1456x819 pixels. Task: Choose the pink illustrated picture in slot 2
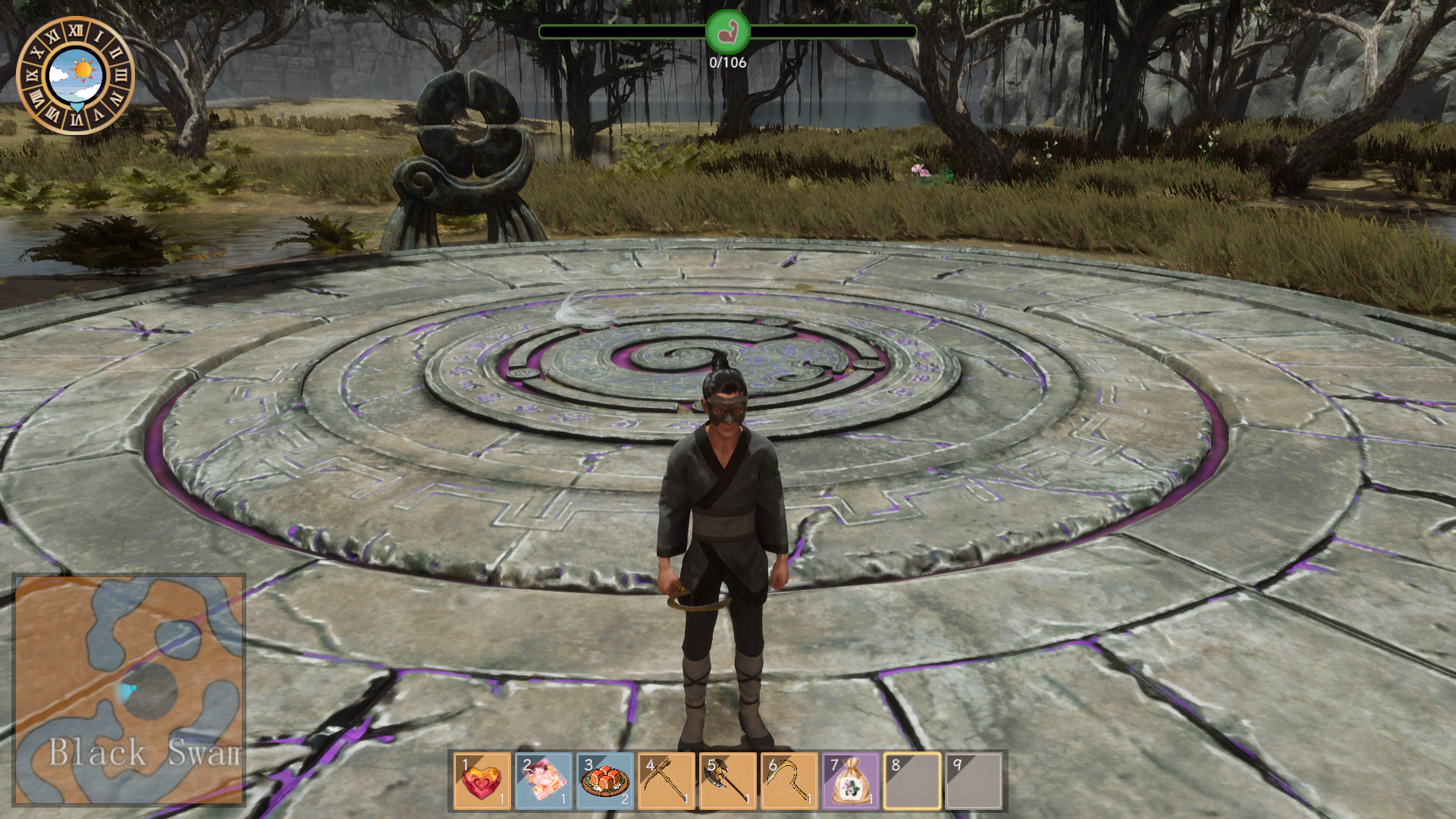(x=544, y=781)
